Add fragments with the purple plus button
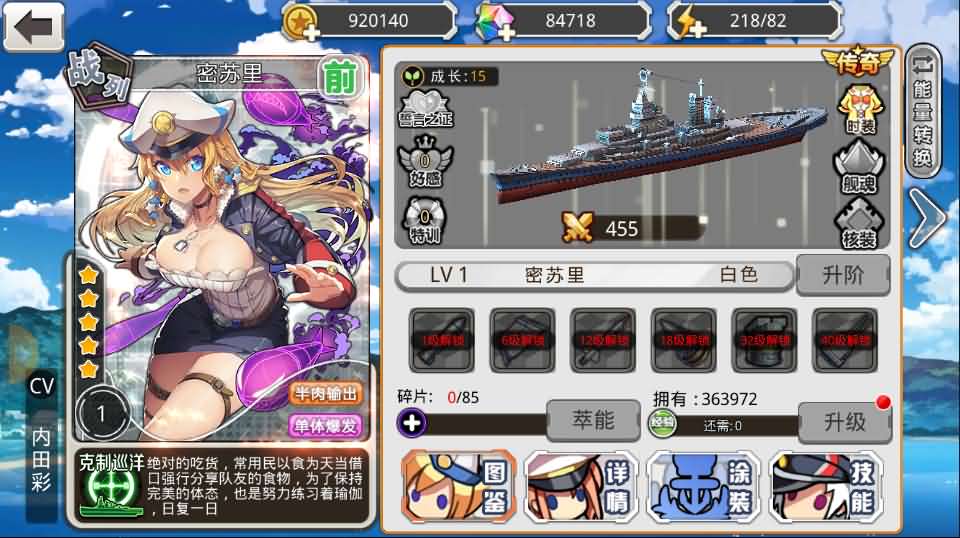960x538 pixels. 412,423
